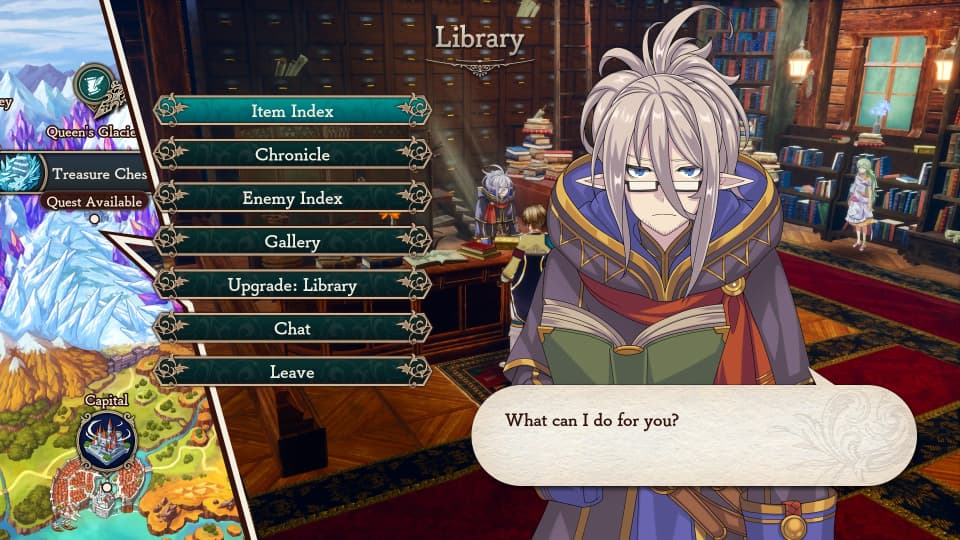
Task: Select the Capital map marker
Action: [107, 441]
